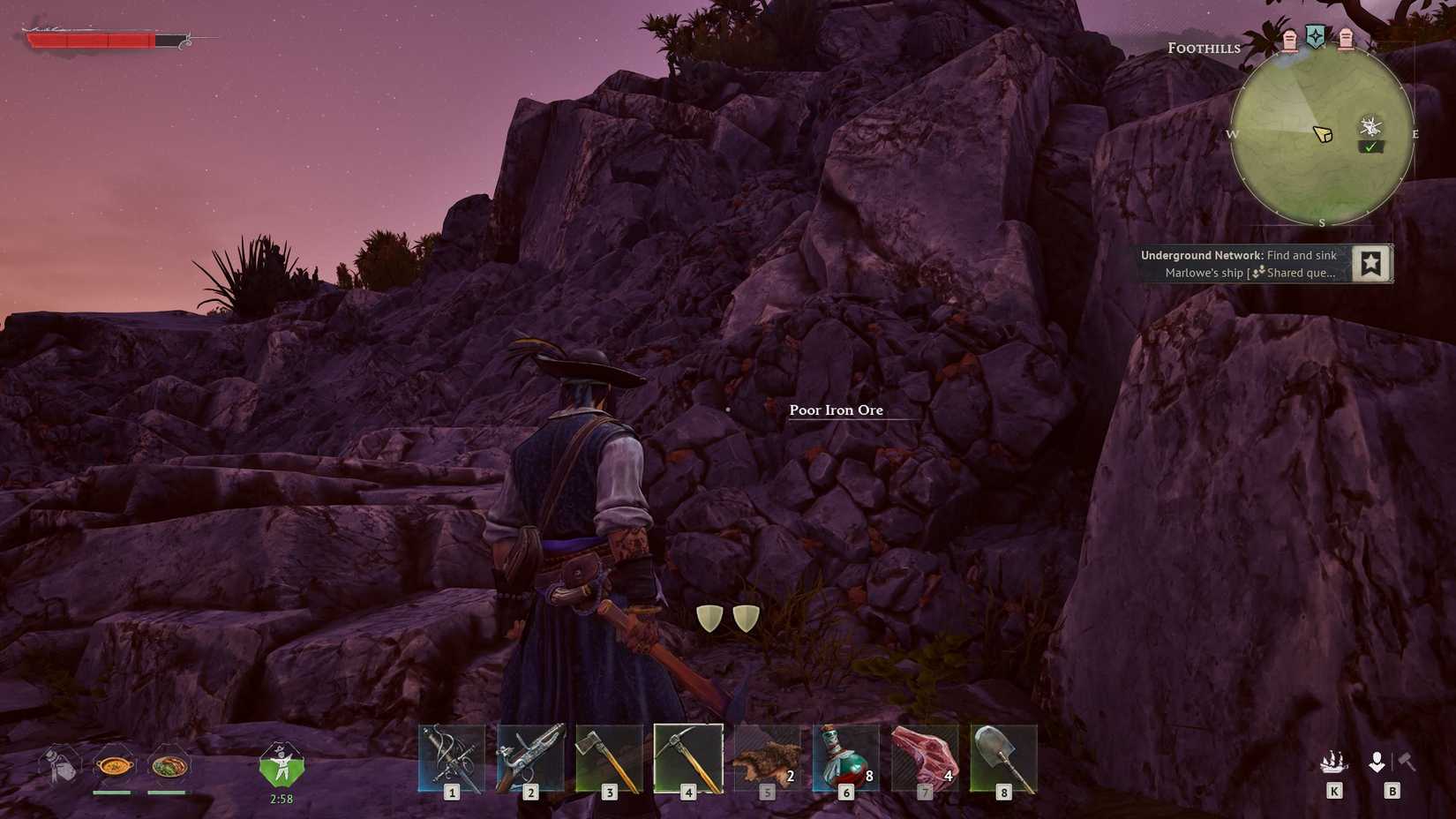
Task: Click the green checkmark marker on the minimap
Action: 1370,146
